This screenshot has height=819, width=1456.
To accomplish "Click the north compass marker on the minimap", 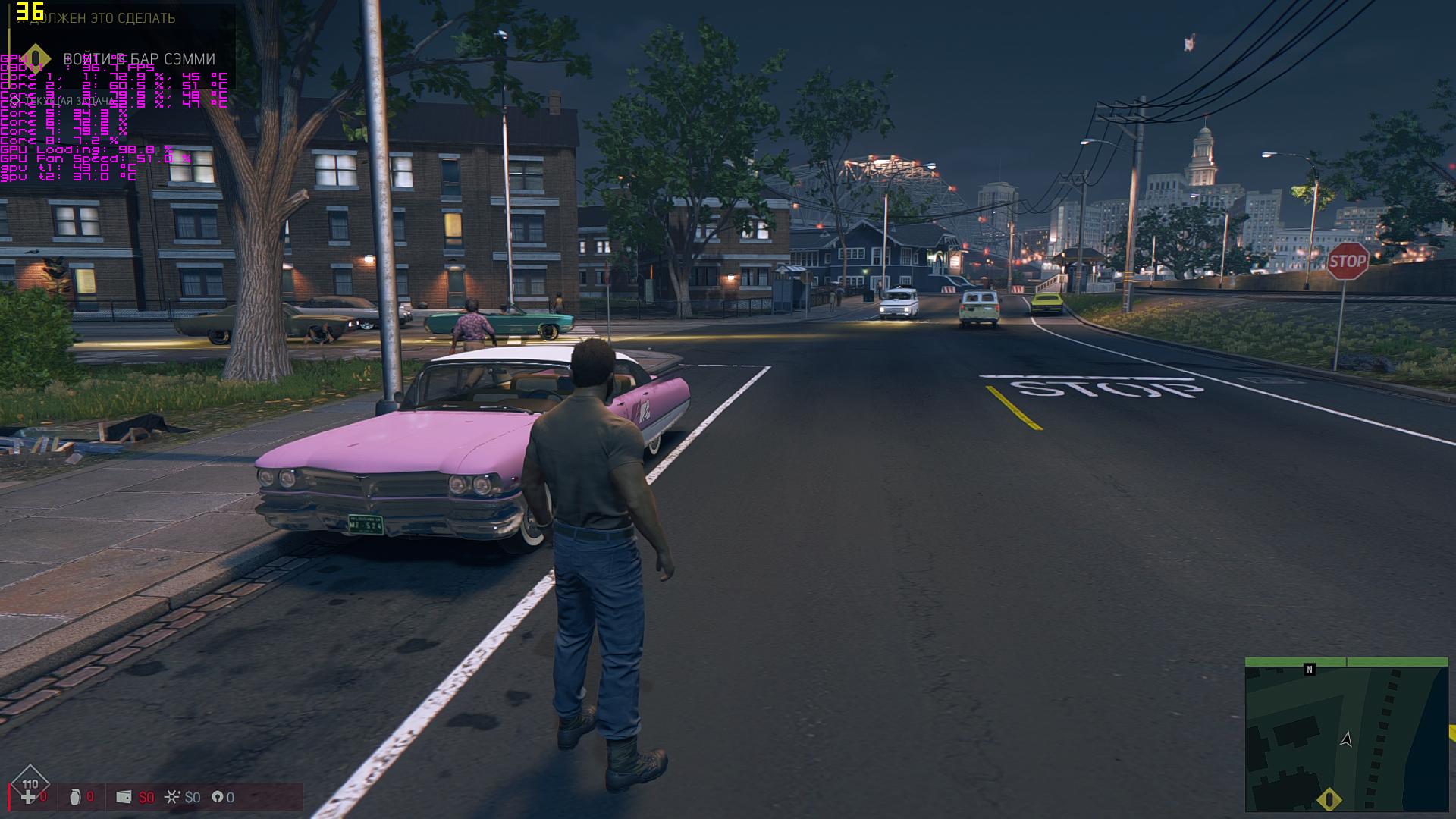I will point(1309,670).
